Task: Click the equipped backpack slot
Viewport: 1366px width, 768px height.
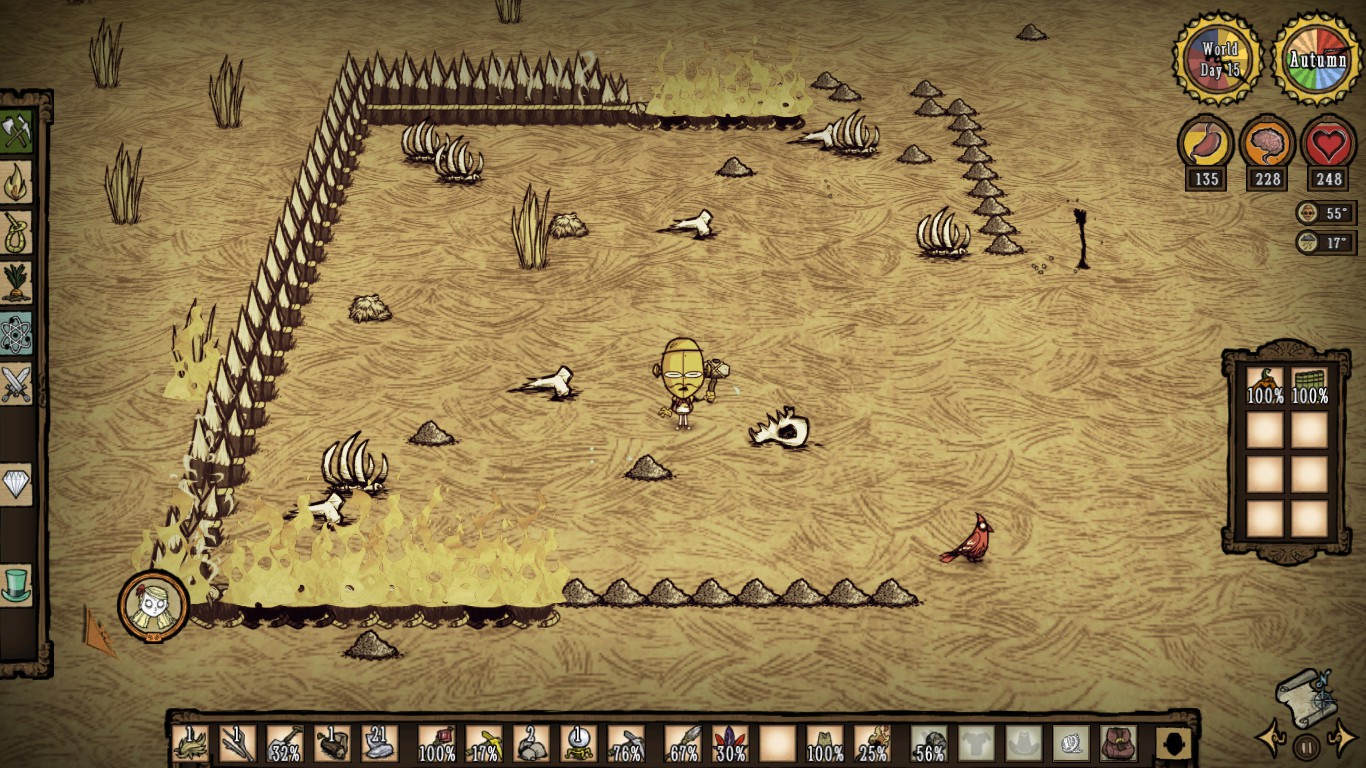Action: pyautogui.click(x=1118, y=743)
